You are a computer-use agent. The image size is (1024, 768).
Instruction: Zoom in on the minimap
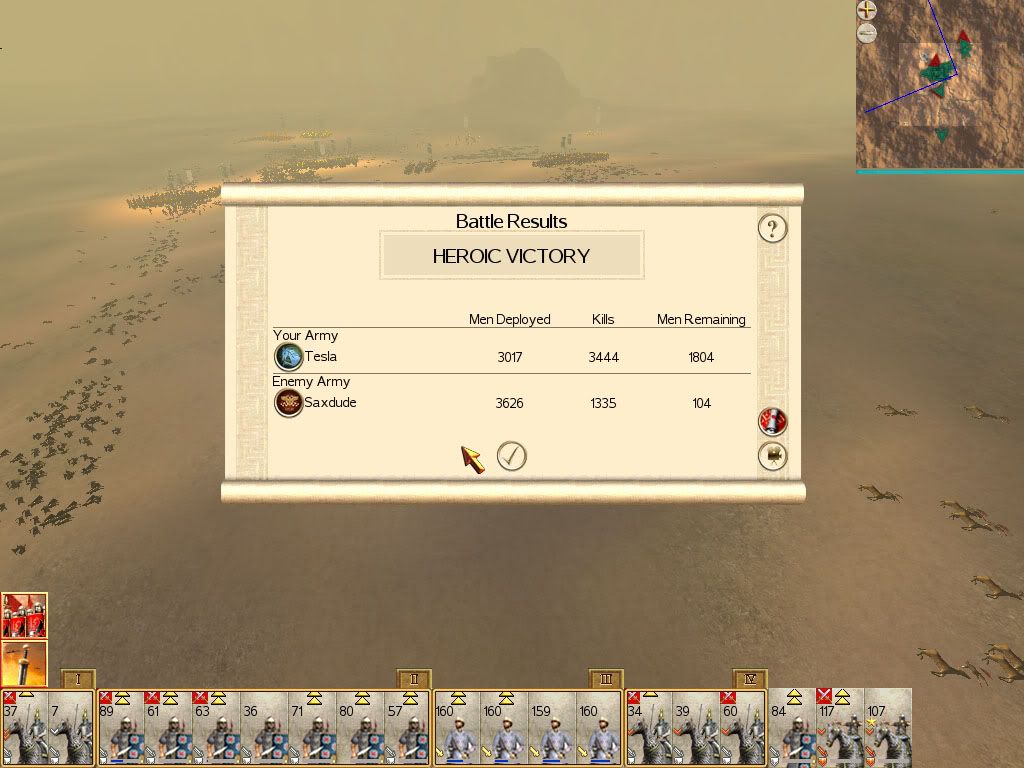coord(867,11)
